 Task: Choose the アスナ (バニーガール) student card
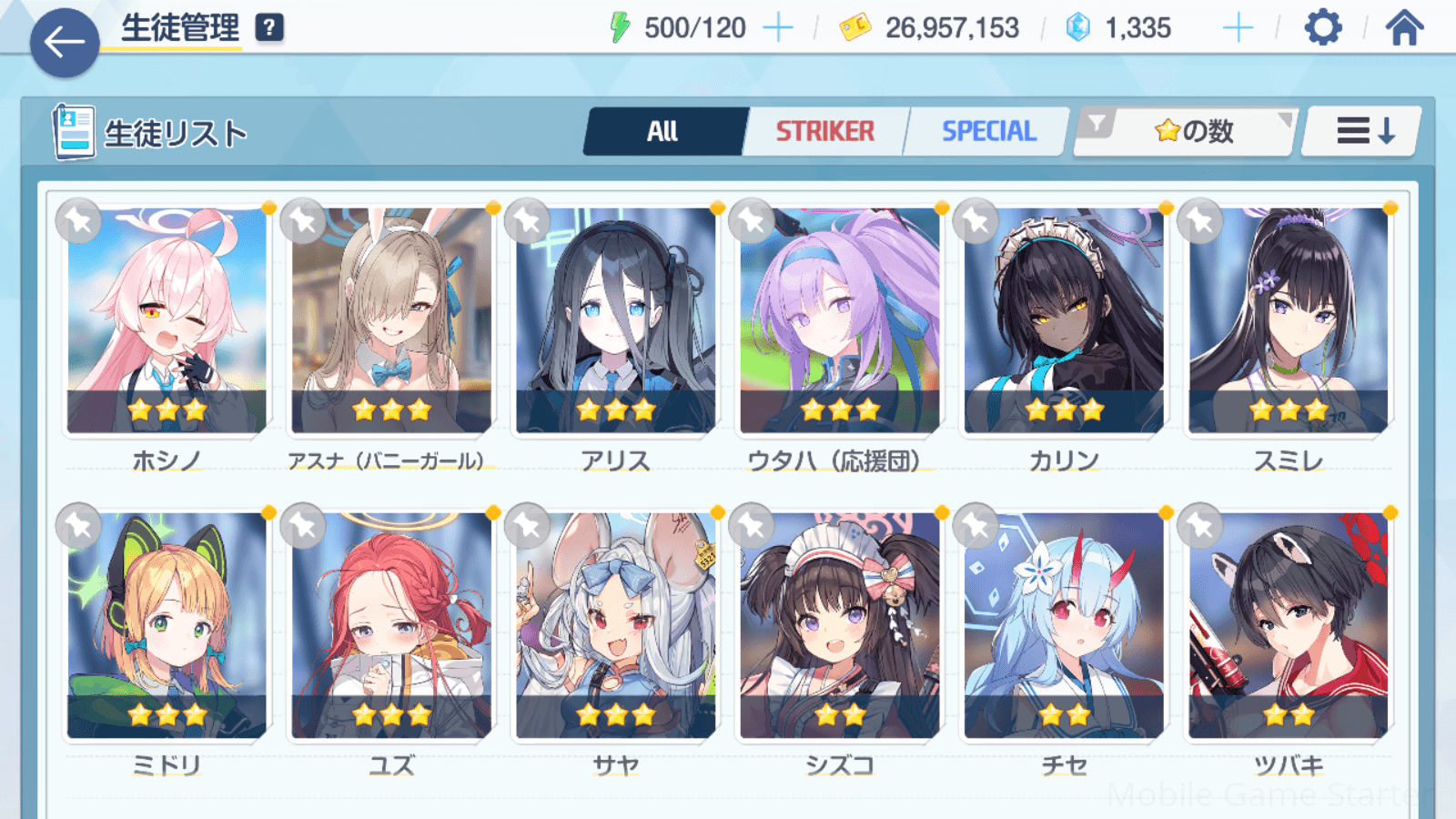391,320
